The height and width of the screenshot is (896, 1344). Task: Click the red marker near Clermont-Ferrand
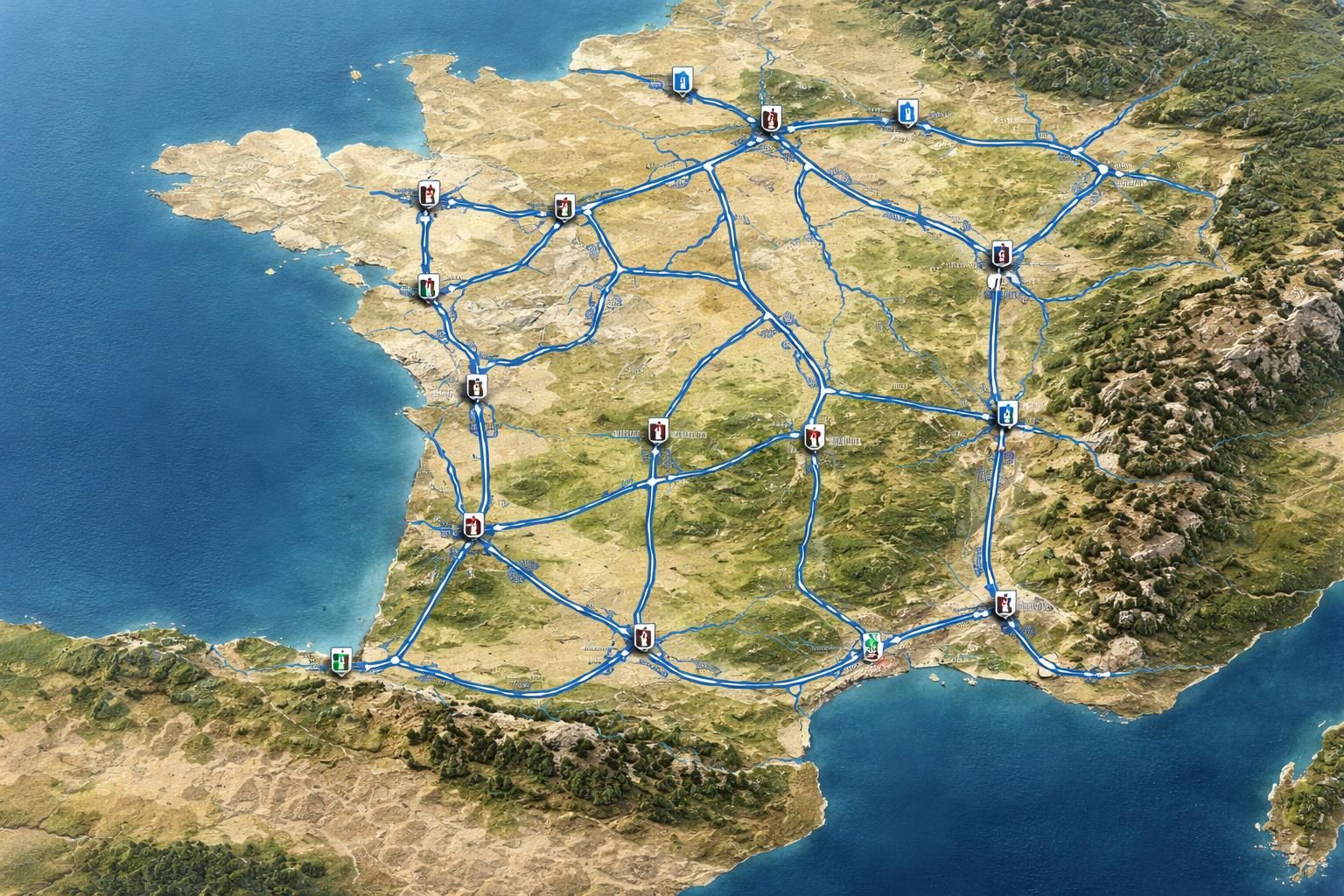814,435
